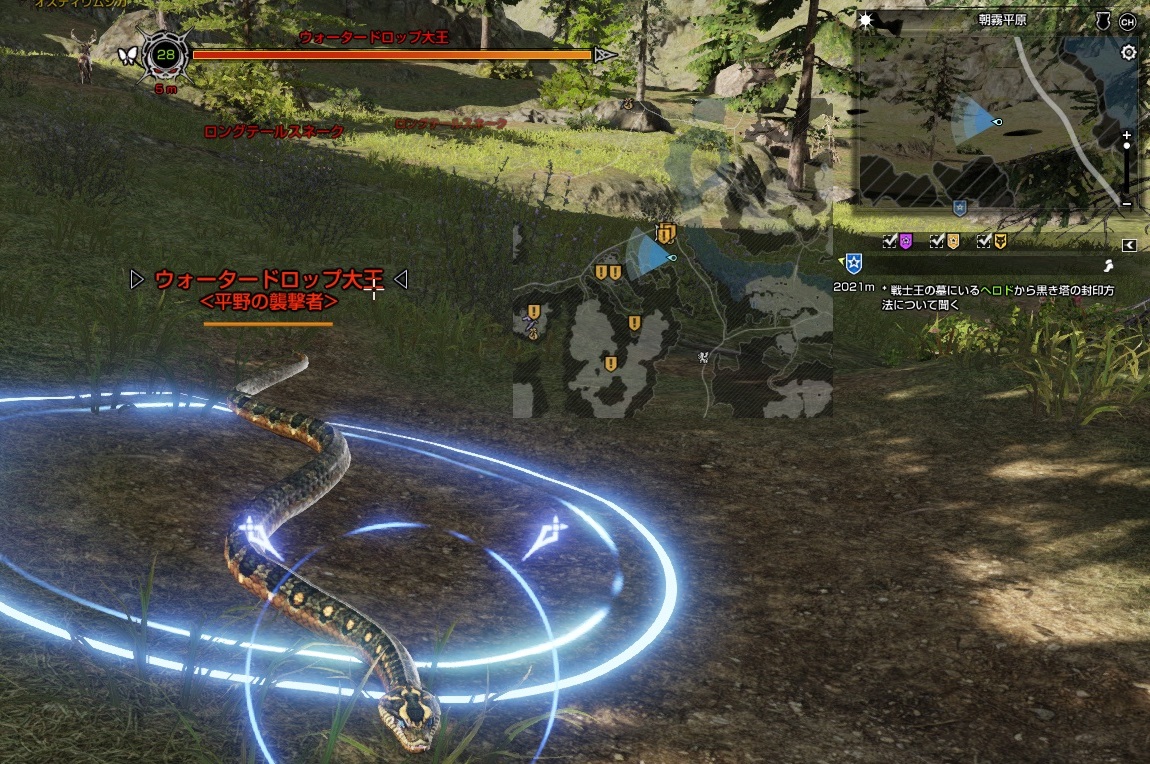This screenshot has height=764, width=1150.
Task: Click the blue quest shield below the minimap
Action: (x=960, y=208)
